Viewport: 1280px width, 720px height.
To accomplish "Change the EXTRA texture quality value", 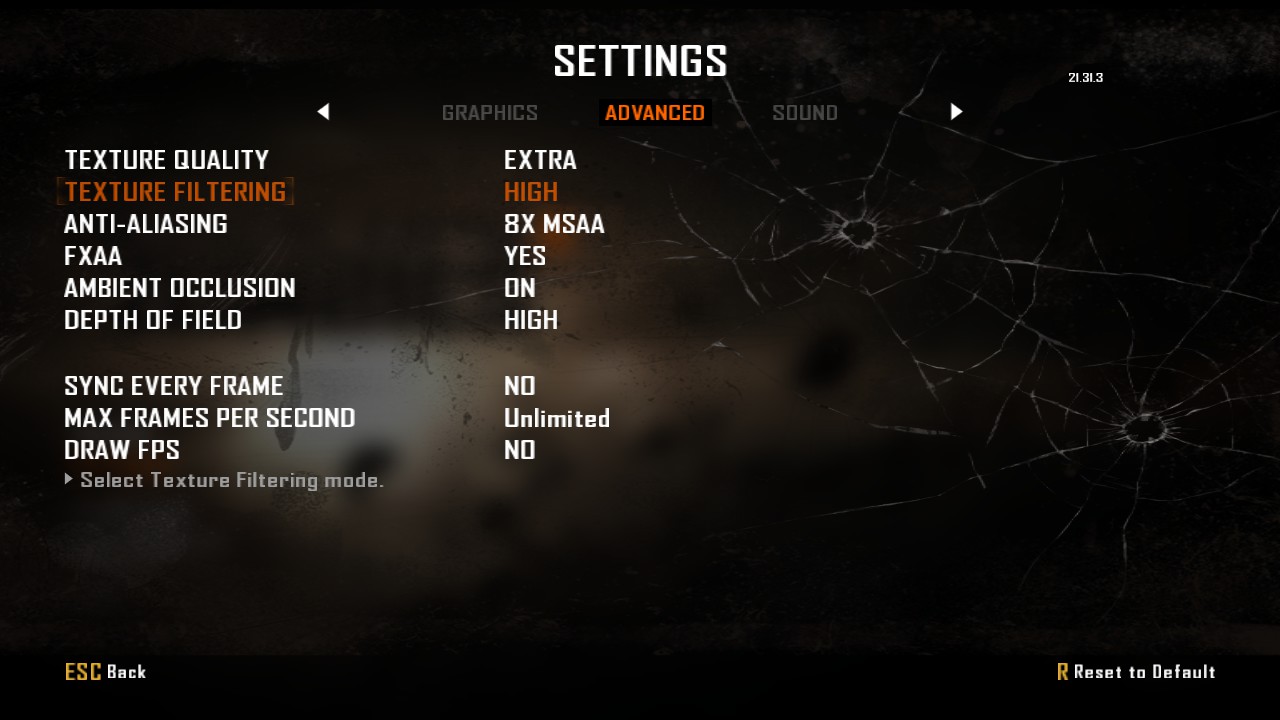I will [540, 160].
